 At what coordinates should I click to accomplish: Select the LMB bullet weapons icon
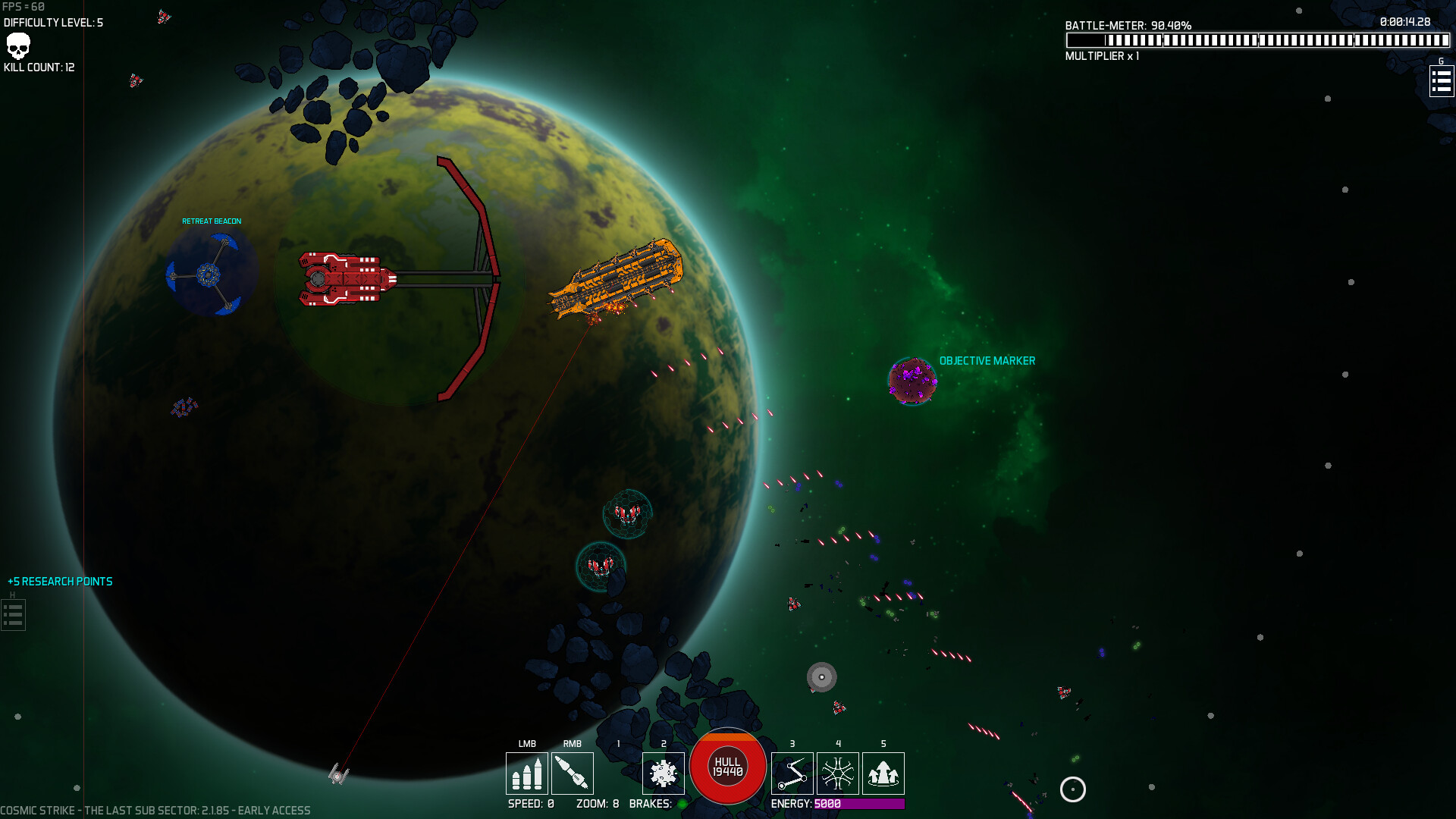pos(526,773)
